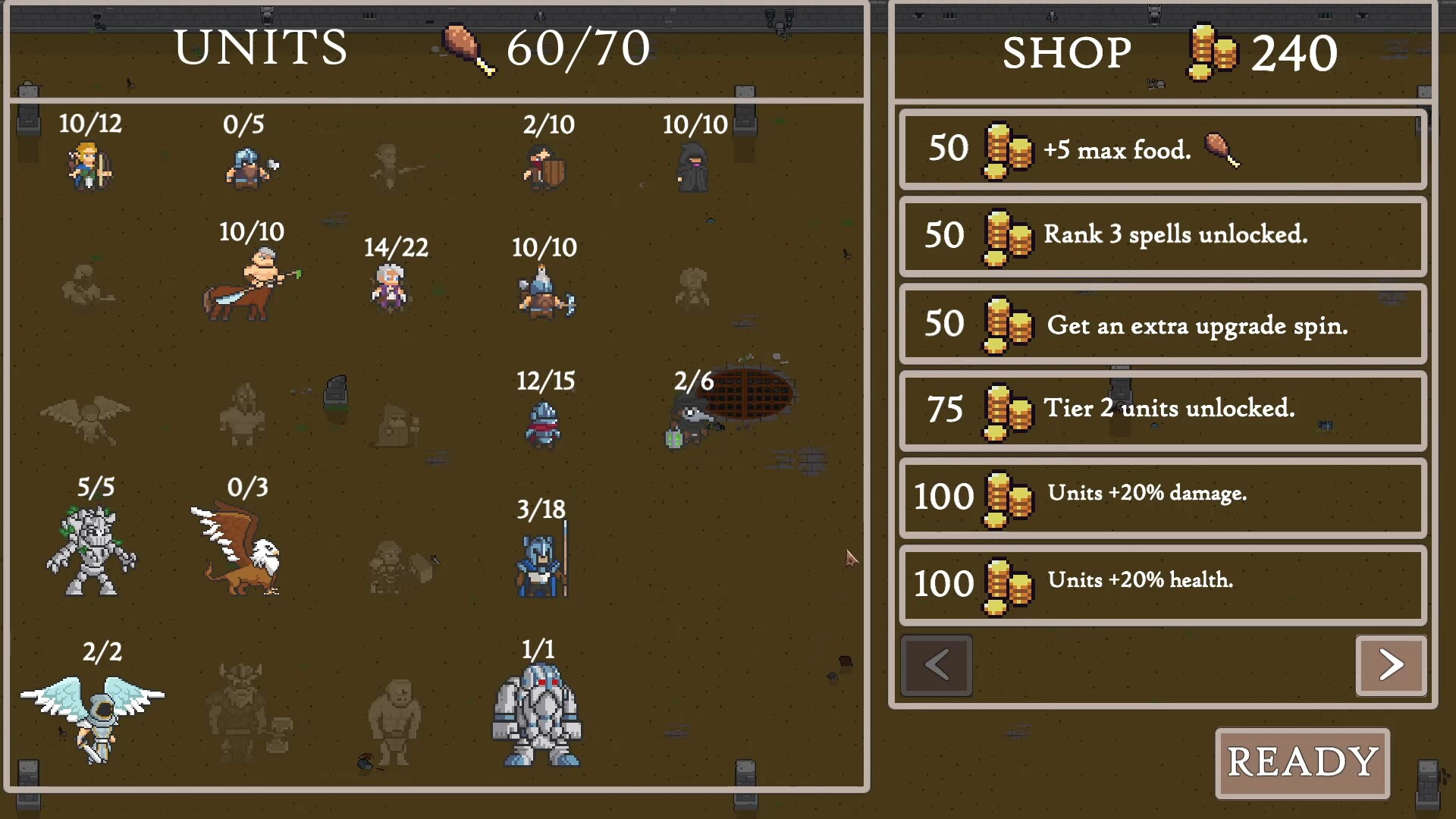Select the griffin unit with 0/3 count

(x=239, y=550)
